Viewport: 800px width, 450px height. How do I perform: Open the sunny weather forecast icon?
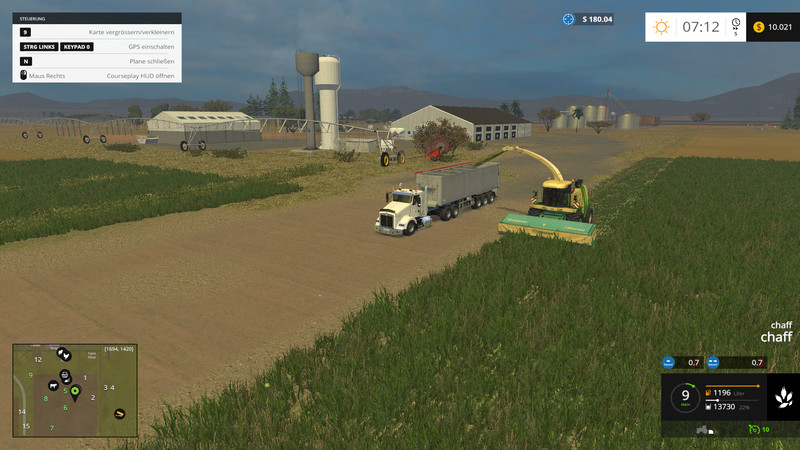click(661, 27)
